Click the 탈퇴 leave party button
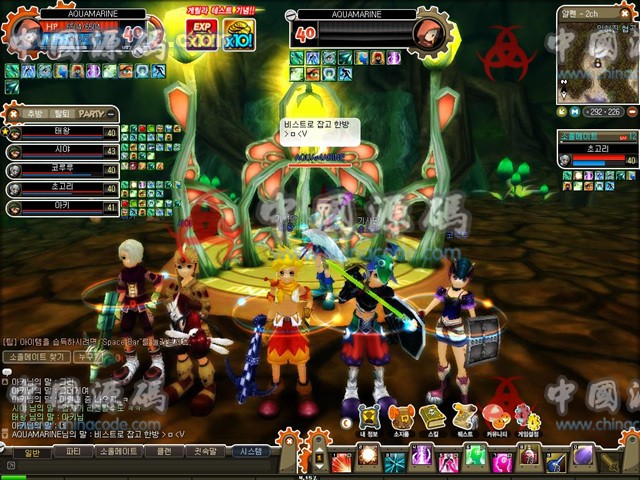The image size is (640, 480). 62,114
